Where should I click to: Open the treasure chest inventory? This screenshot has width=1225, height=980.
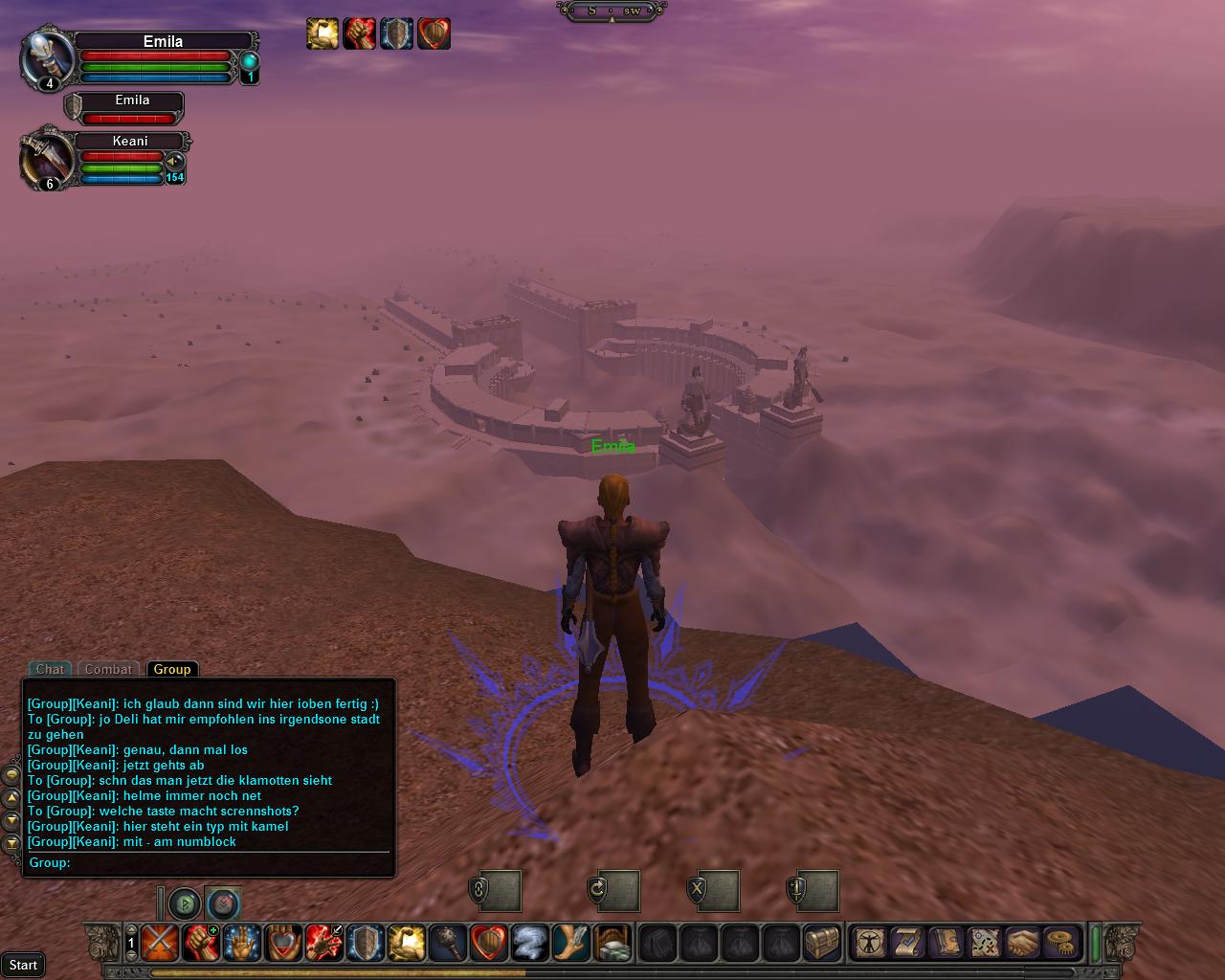822,943
